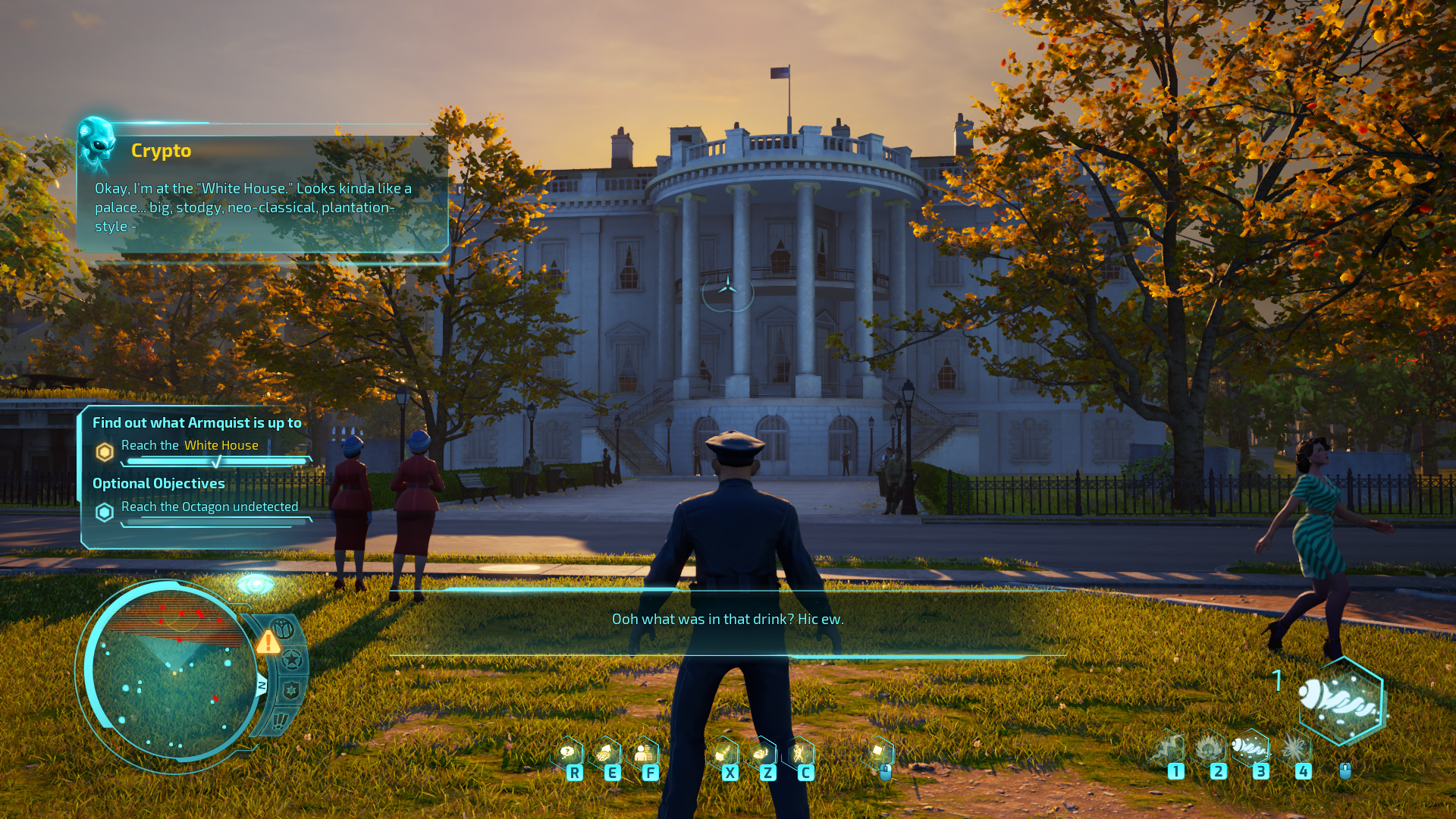Click the glowing eye detection indicator
Image resolution: width=1456 pixels, height=819 pixels.
click(256, 585)
